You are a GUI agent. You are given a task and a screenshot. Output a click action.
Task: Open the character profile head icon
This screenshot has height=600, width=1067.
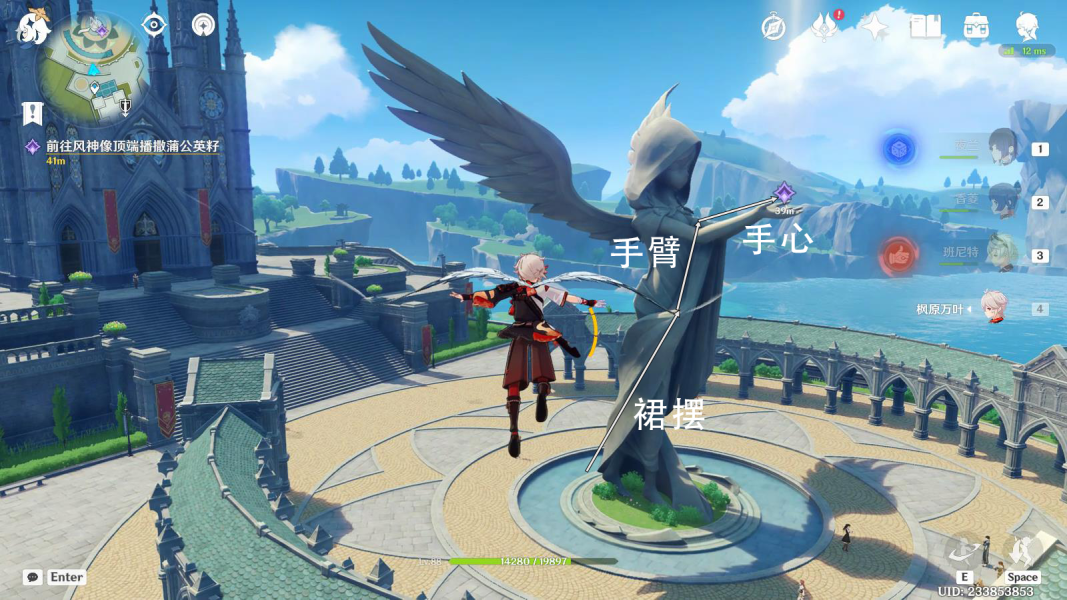coord(1027,27)
